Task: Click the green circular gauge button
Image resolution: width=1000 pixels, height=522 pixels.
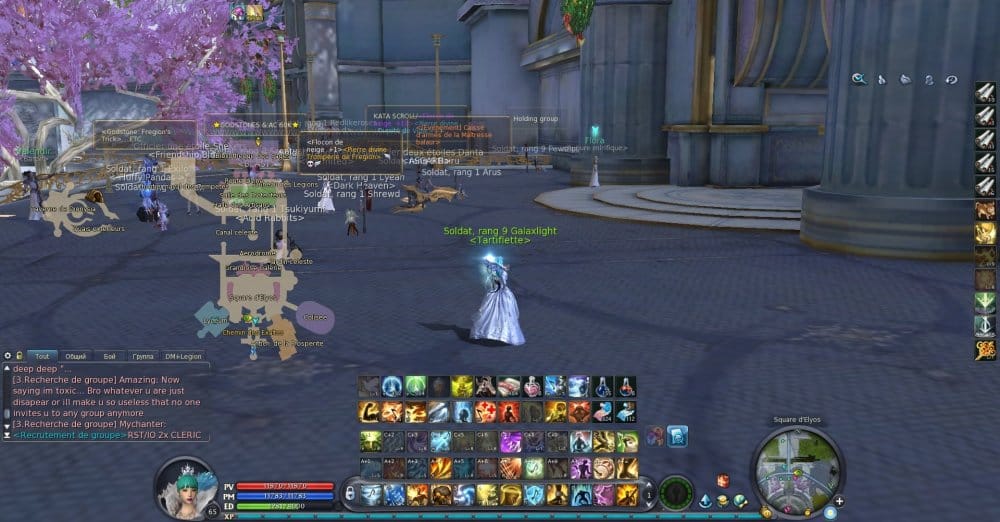Action: (x=676, y=492)
